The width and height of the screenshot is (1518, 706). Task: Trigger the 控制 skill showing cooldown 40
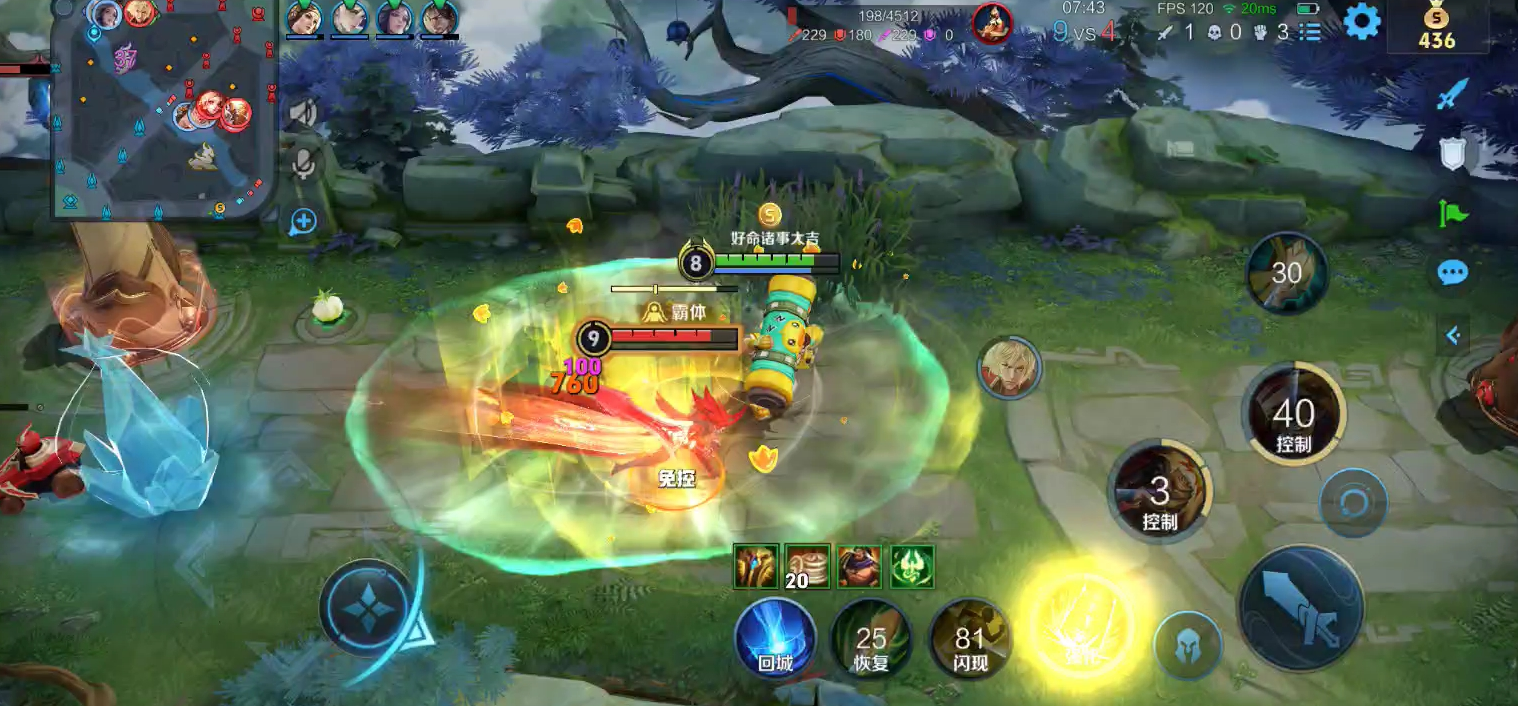[x=1293, y=414]
